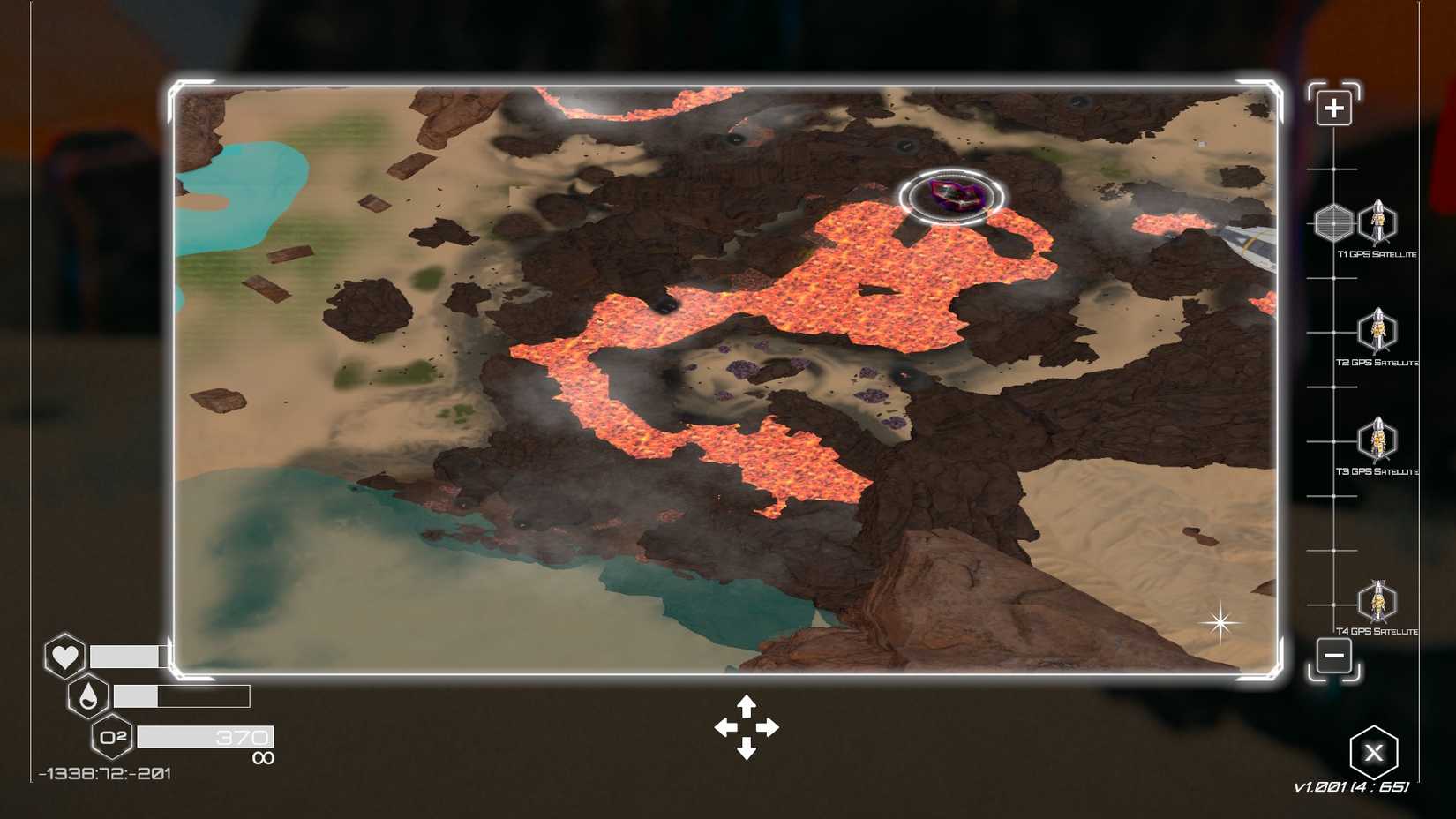Select the T4 GPS Satellite icon
This screenshot has height=819, width=1456.
tap(1376, 601)
